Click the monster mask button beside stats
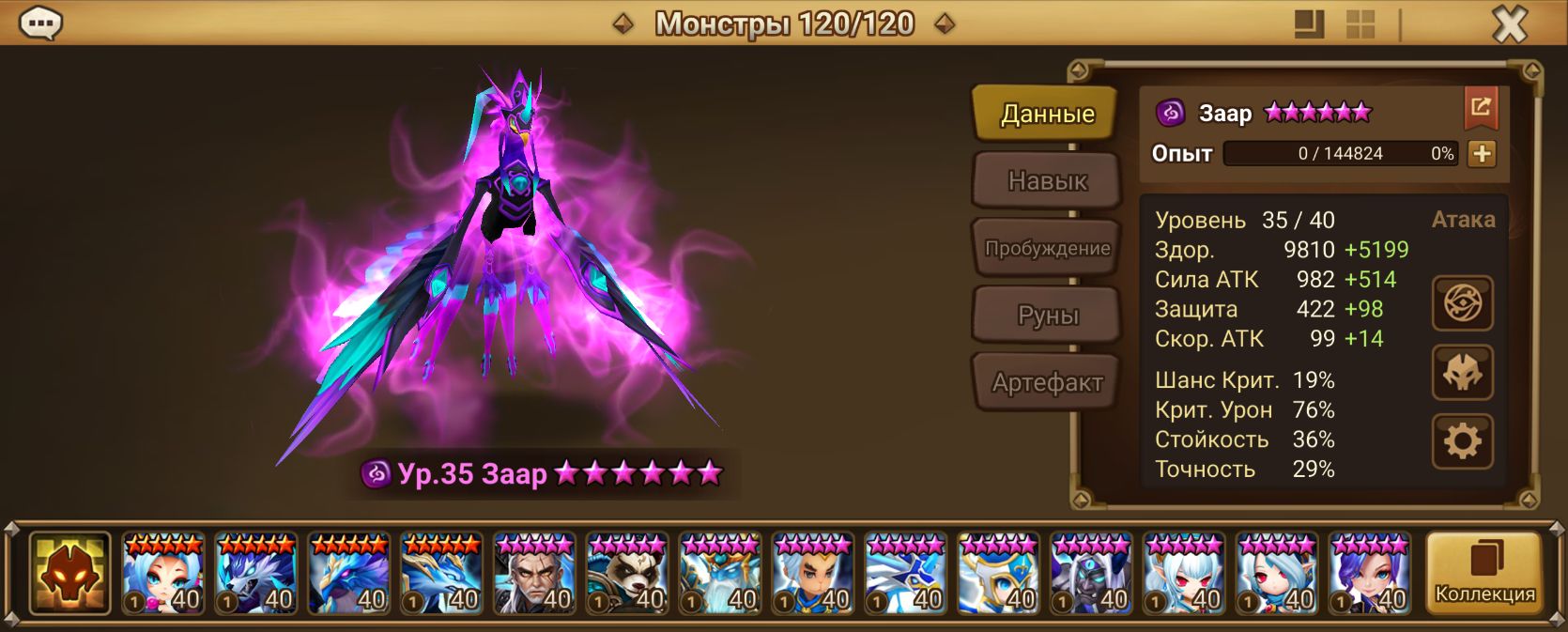The height and width of the screenshot is (632, 1568). coord(1462,373)
